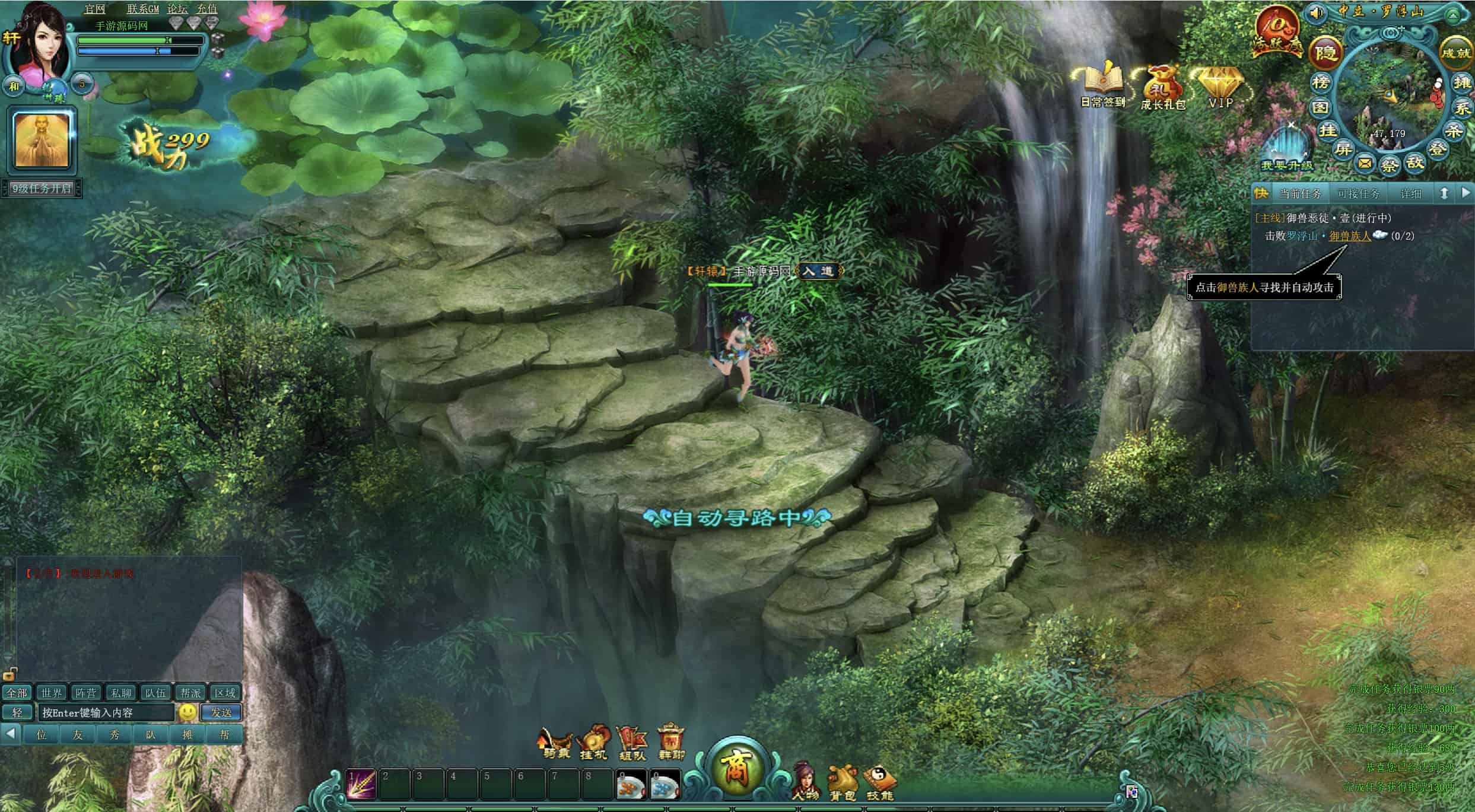1475x812 pixels.
Task: Select the 世界 chat channel tab
Action: coord(51,693)
